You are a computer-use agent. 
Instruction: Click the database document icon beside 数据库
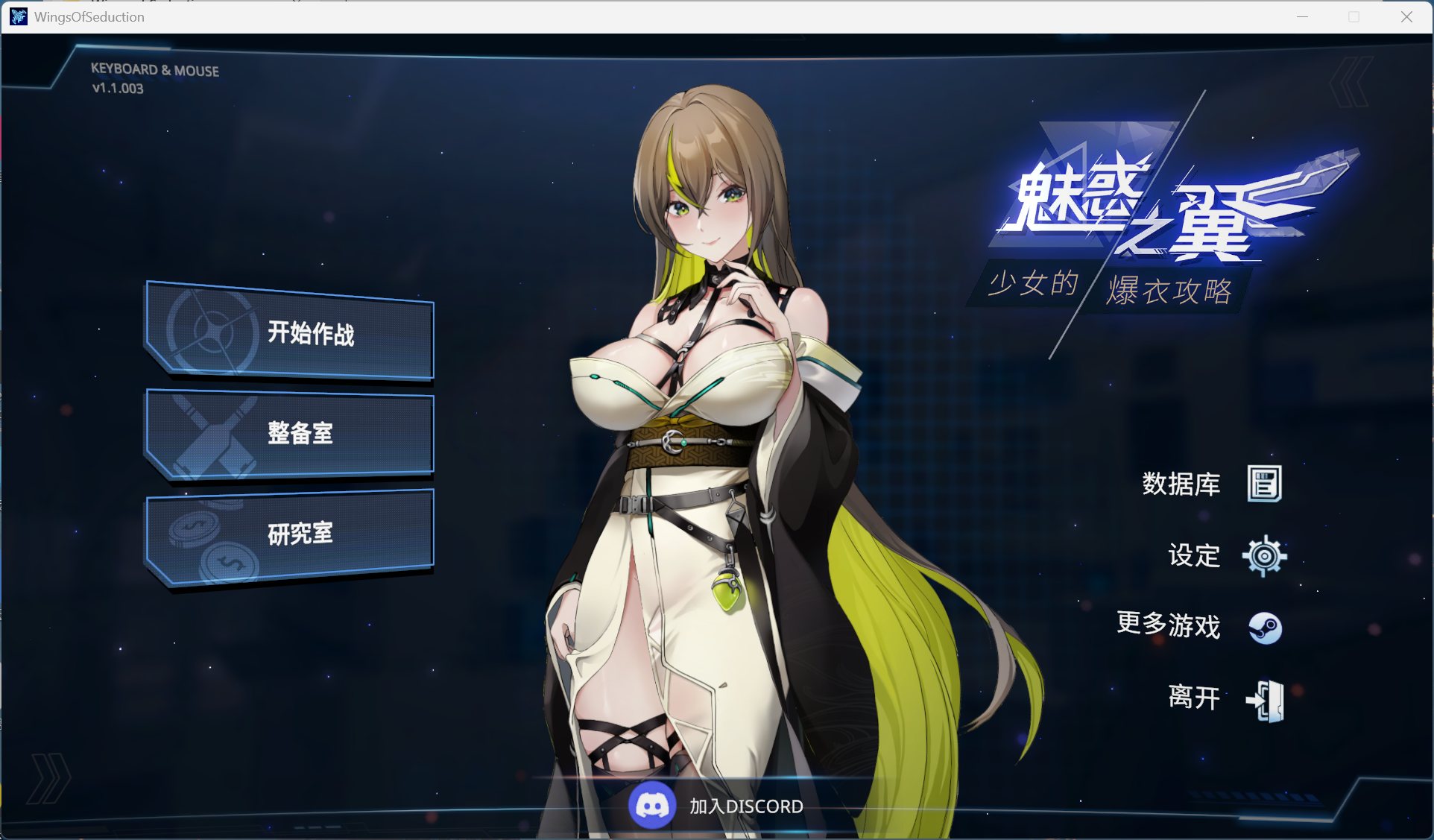coord(1263,483)
